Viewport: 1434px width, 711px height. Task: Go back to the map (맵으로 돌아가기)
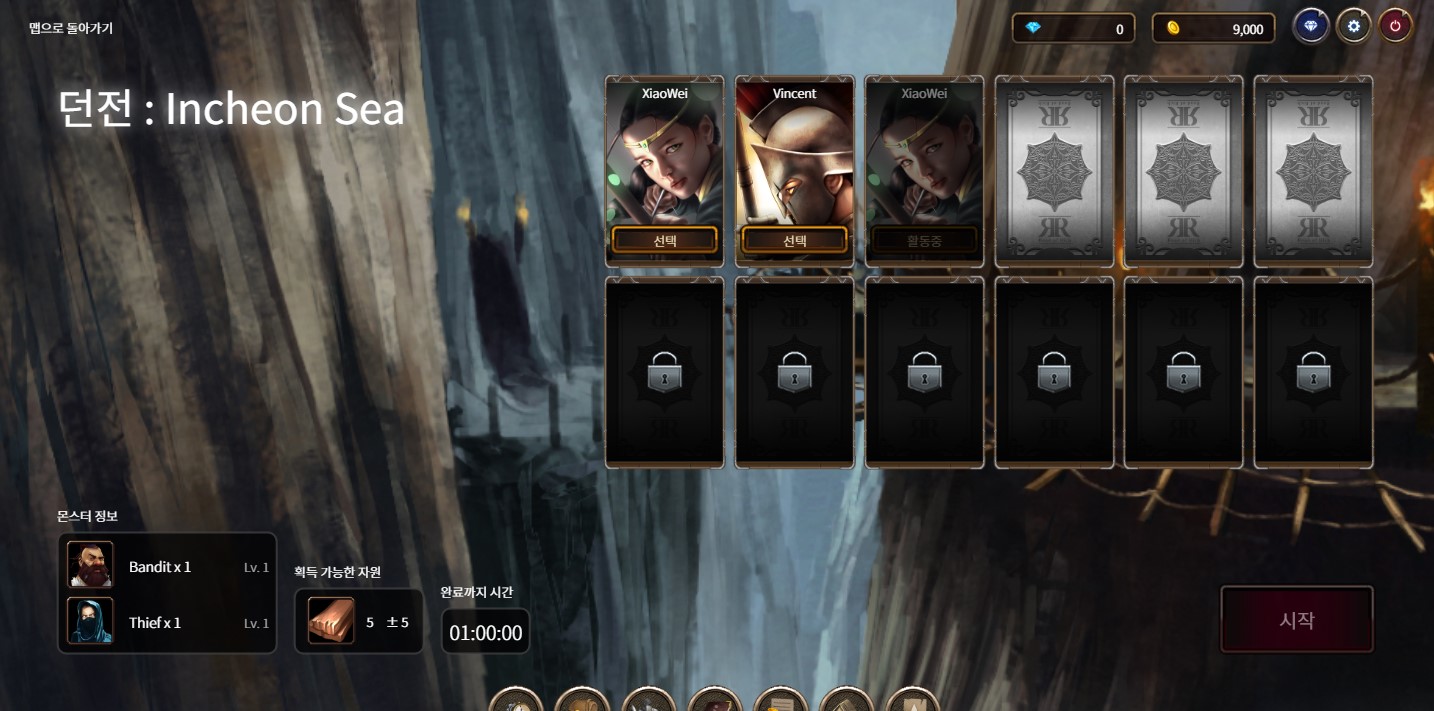71,28
